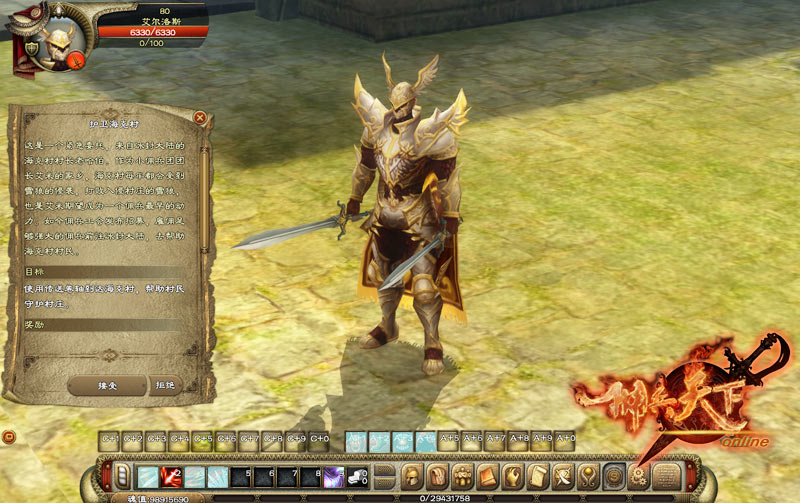This screenshot has width=800, height=503.
Task: Activate the red slash skill in hotbar
Action: tap(172, 476)
